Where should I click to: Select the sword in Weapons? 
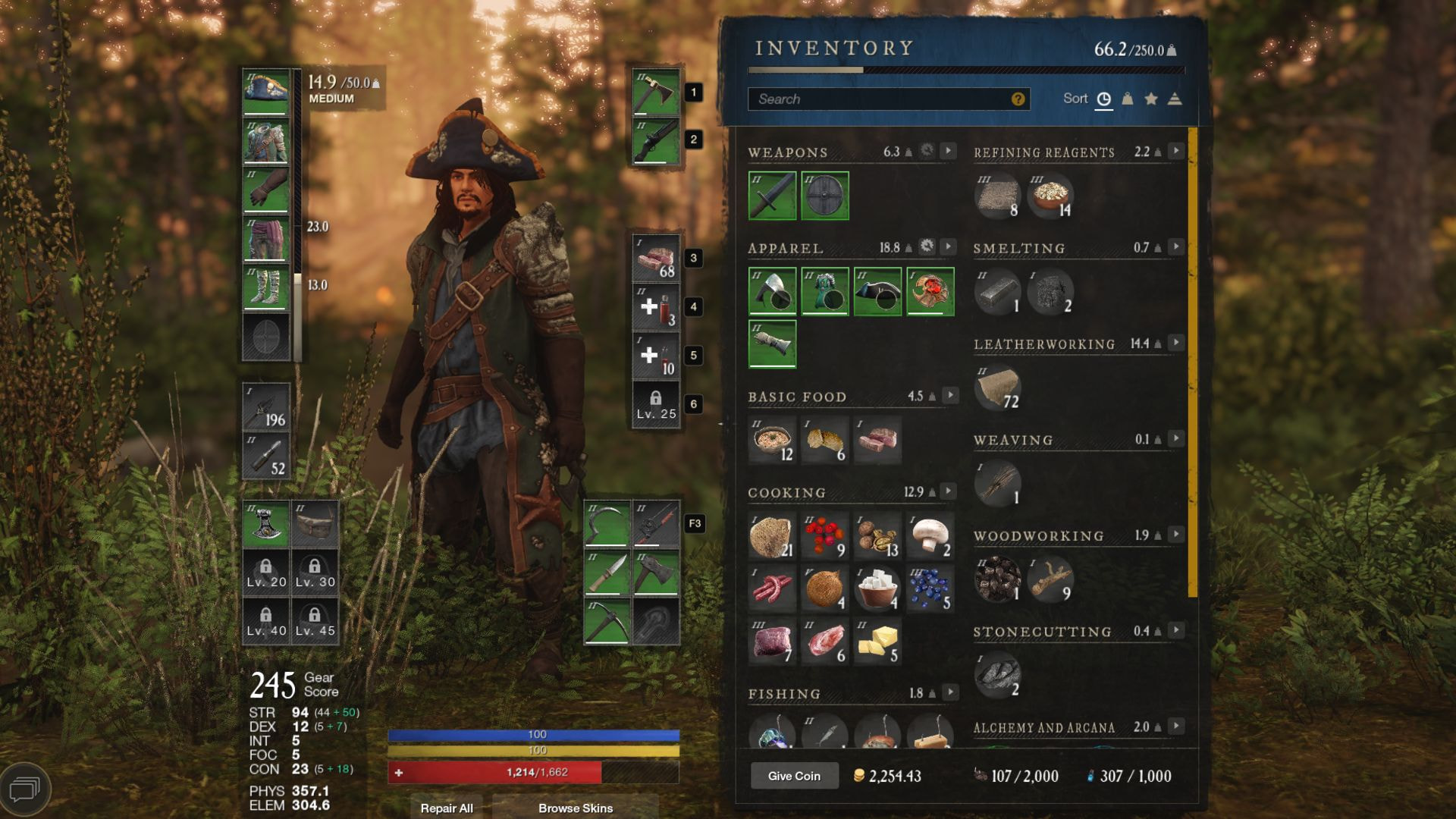[x=772, y=196]
